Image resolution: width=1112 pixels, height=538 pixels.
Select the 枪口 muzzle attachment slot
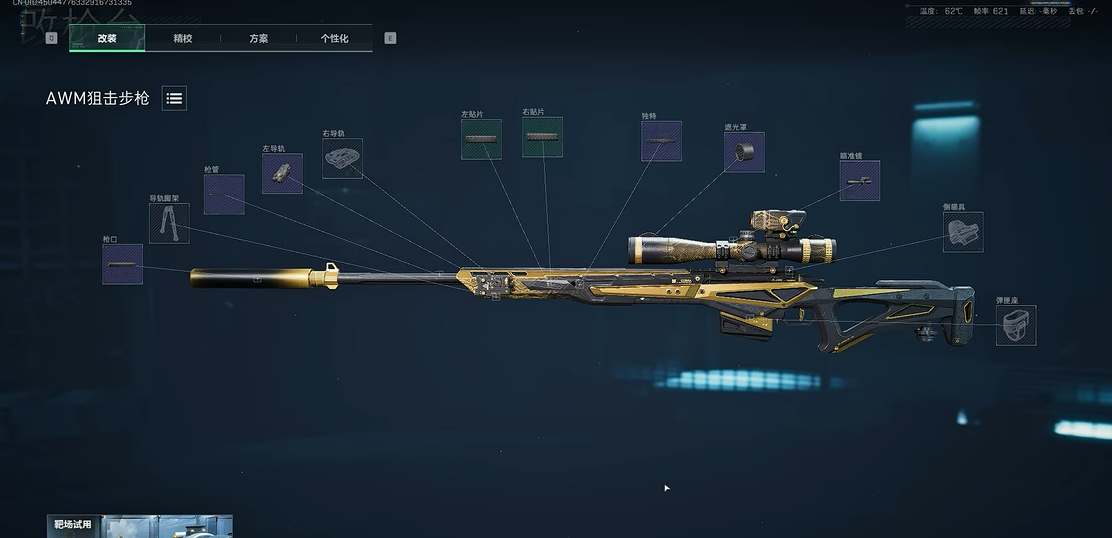coord(122,264)
